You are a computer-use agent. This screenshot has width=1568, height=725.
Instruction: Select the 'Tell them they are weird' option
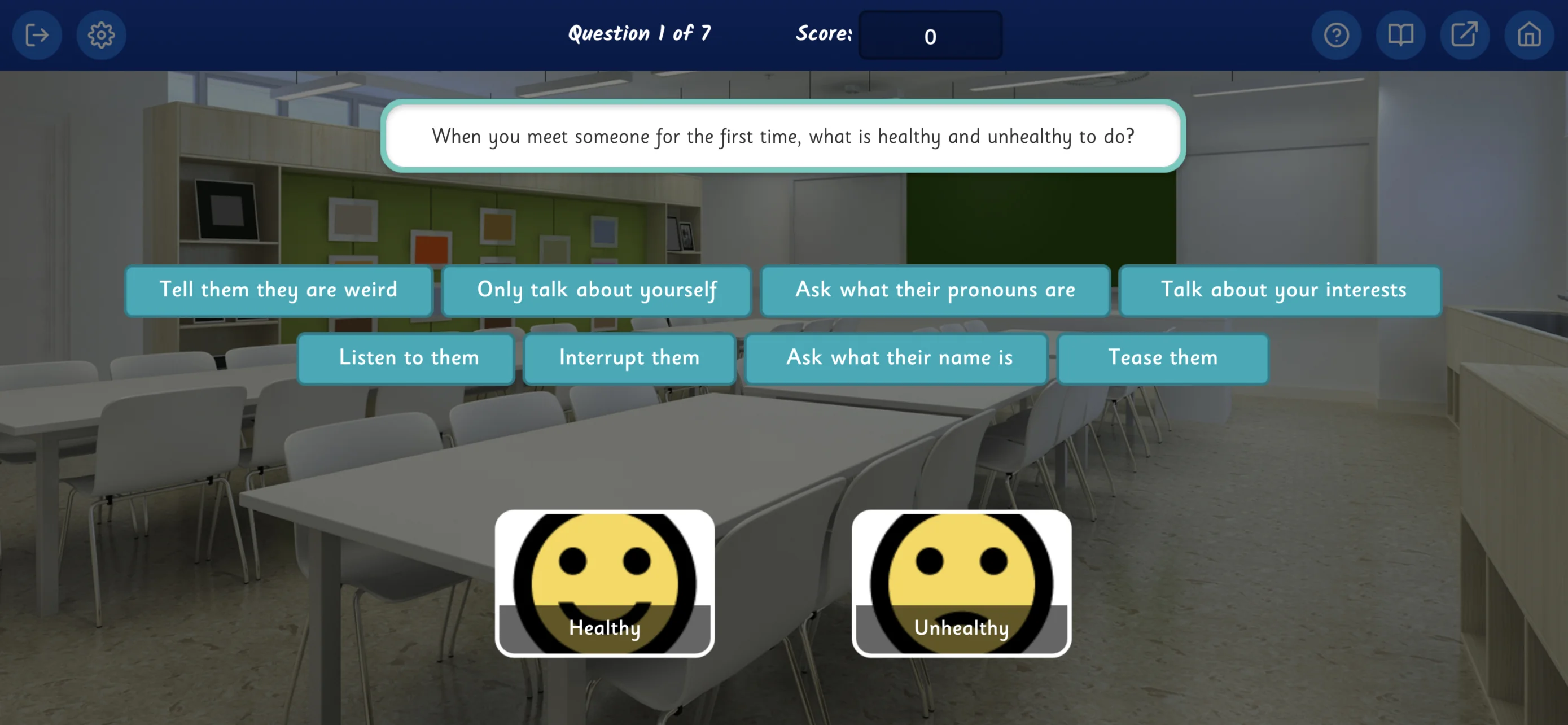tap(278, 290)
